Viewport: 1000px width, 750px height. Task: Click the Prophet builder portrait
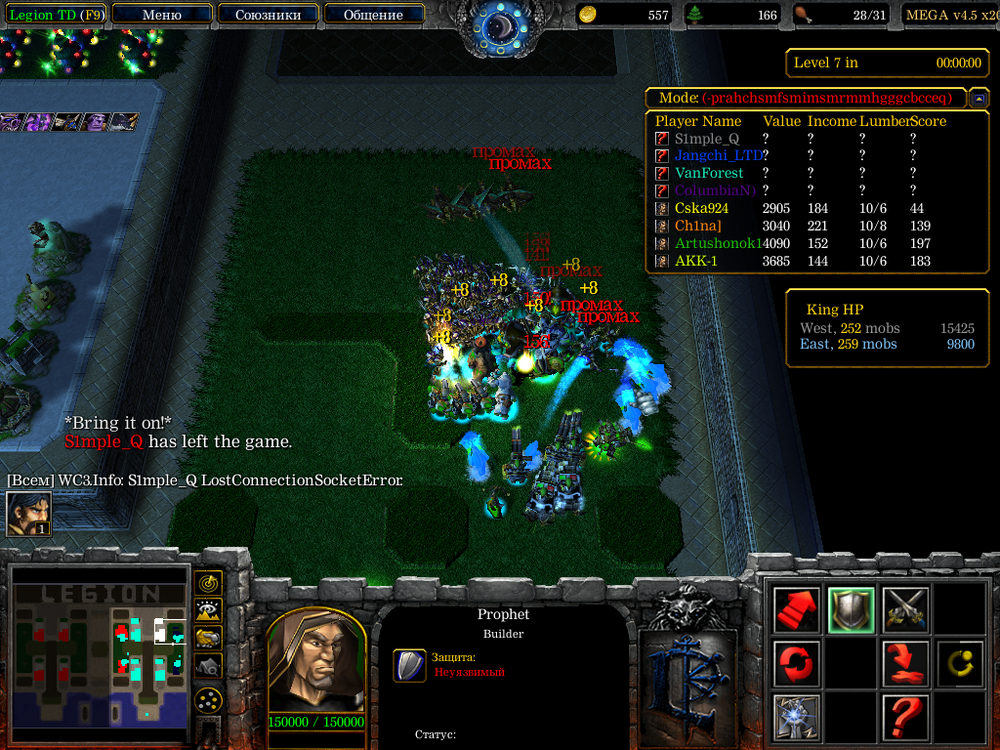[x=315, y=662]
